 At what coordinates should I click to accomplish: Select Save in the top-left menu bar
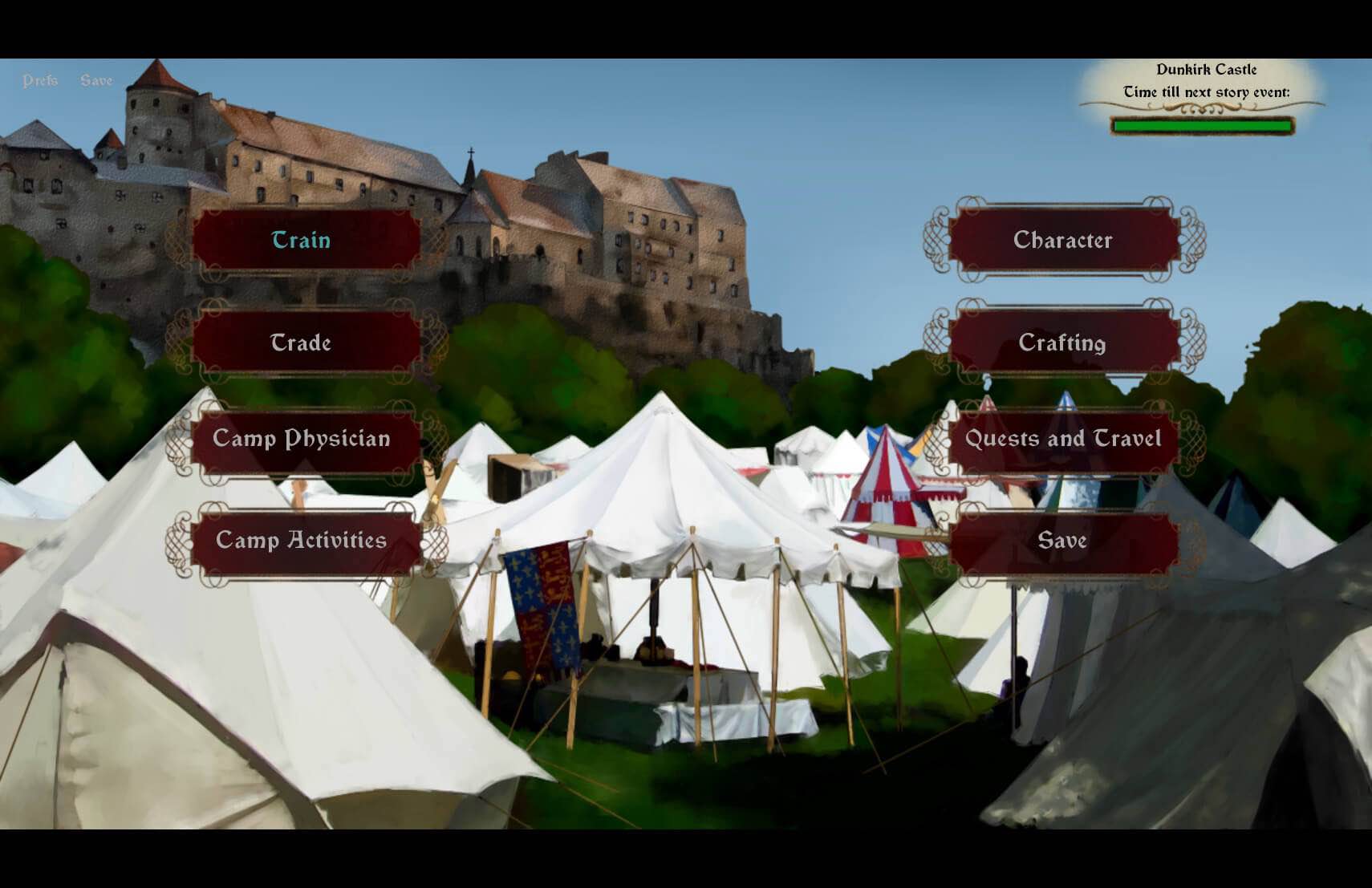point(96,80)
